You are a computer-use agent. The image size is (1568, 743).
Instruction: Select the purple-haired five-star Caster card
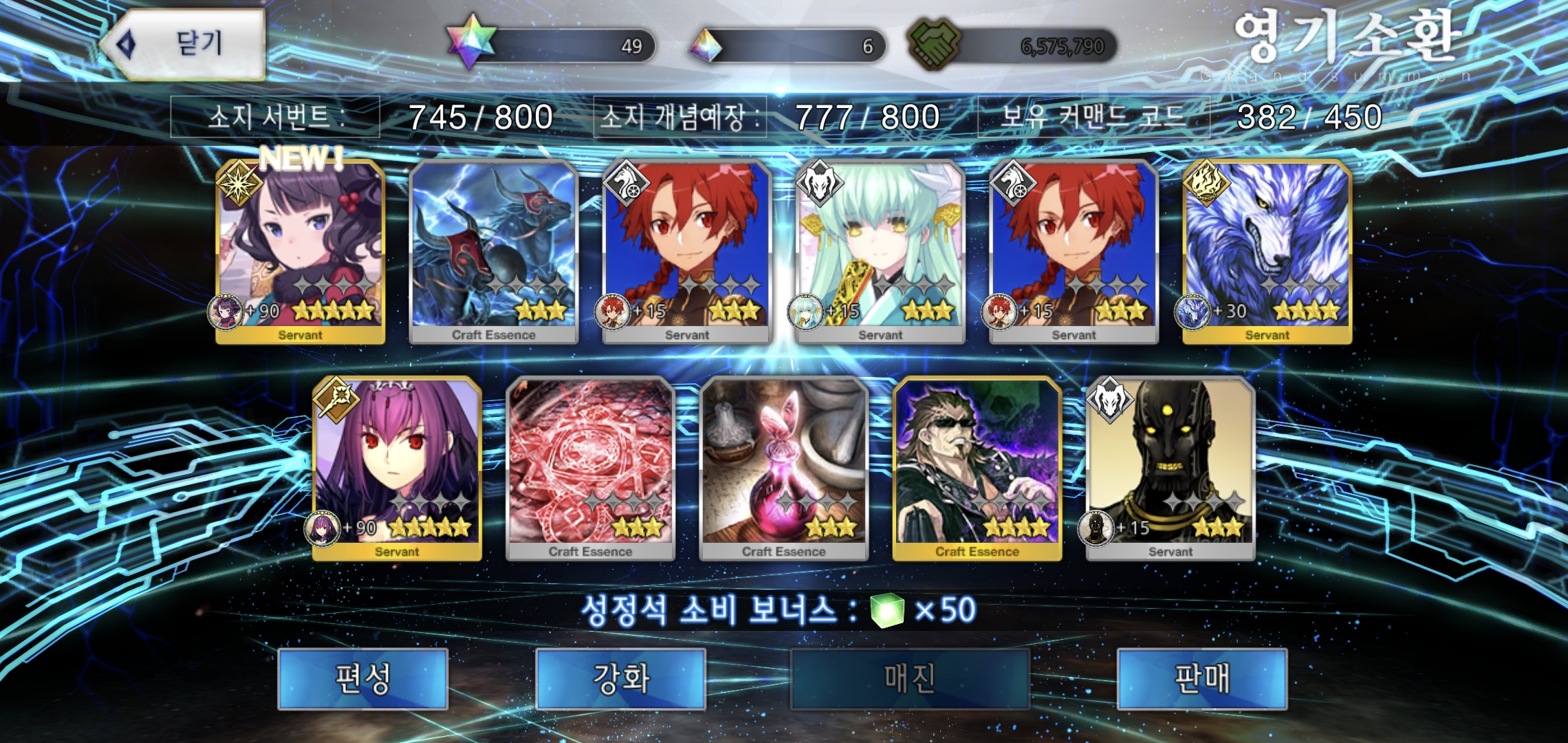point(397,468)
